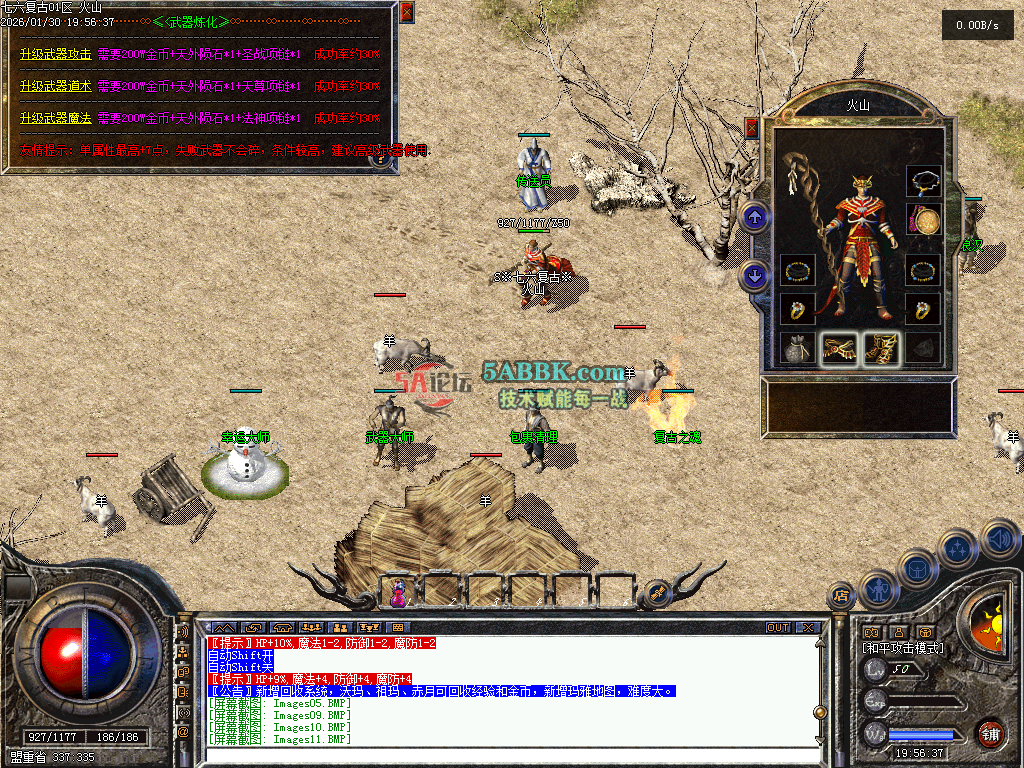This screenshot has height=768, width=1024.
Task: Click the chat text input field
Action: [x=500, y=756]
